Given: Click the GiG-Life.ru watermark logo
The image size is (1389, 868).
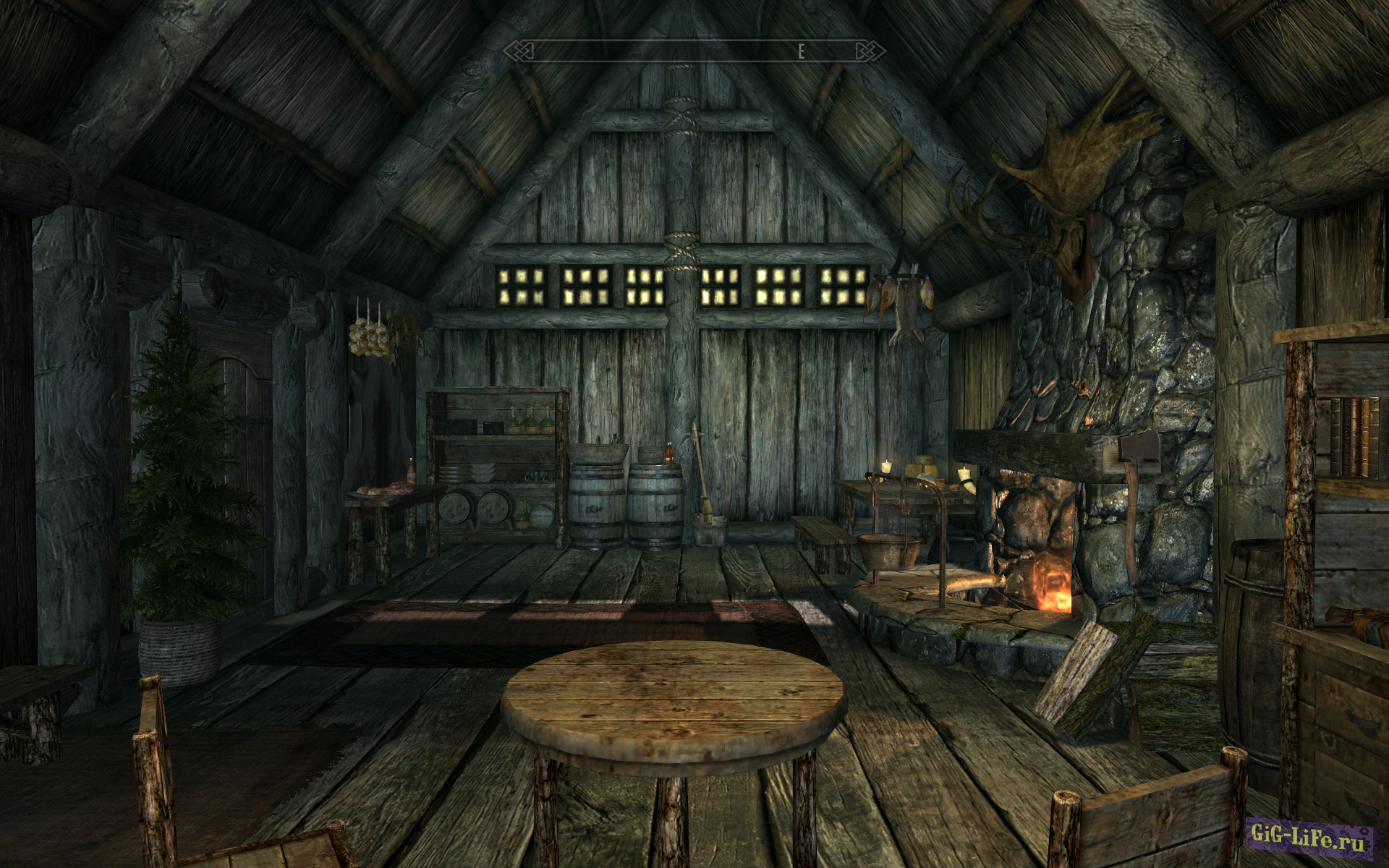Looking at the screenshot, I should click(1309, 840).
